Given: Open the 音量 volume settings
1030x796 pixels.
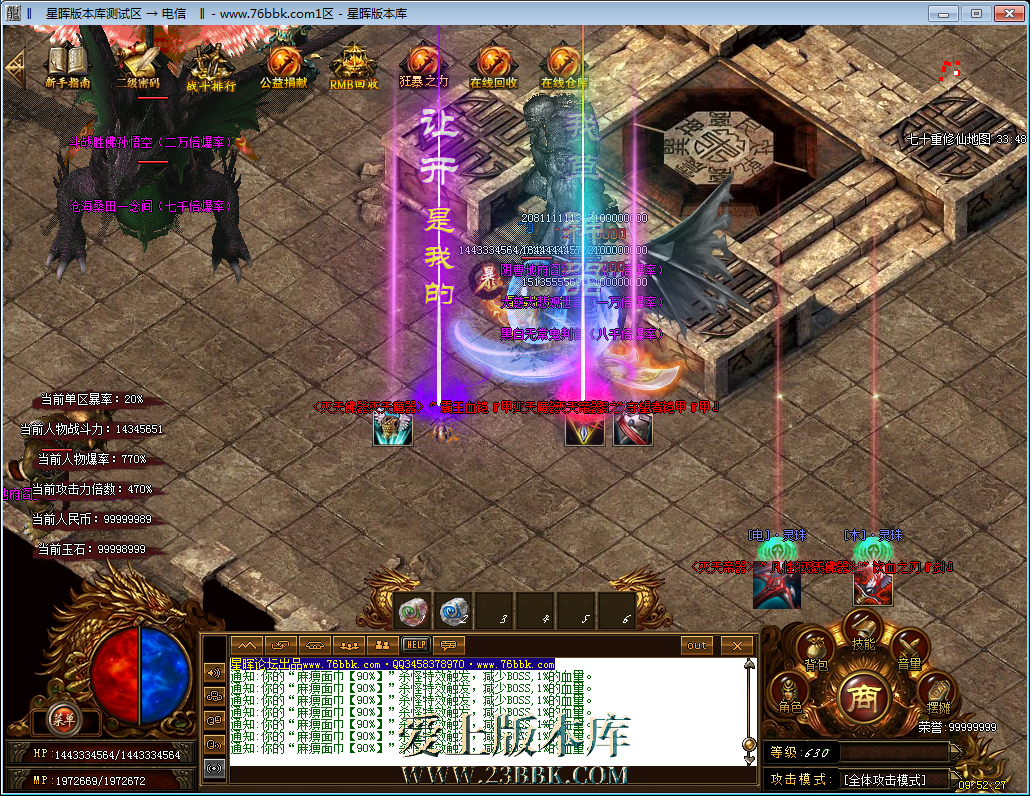Looking at the screenshot, I should [908, 648].
